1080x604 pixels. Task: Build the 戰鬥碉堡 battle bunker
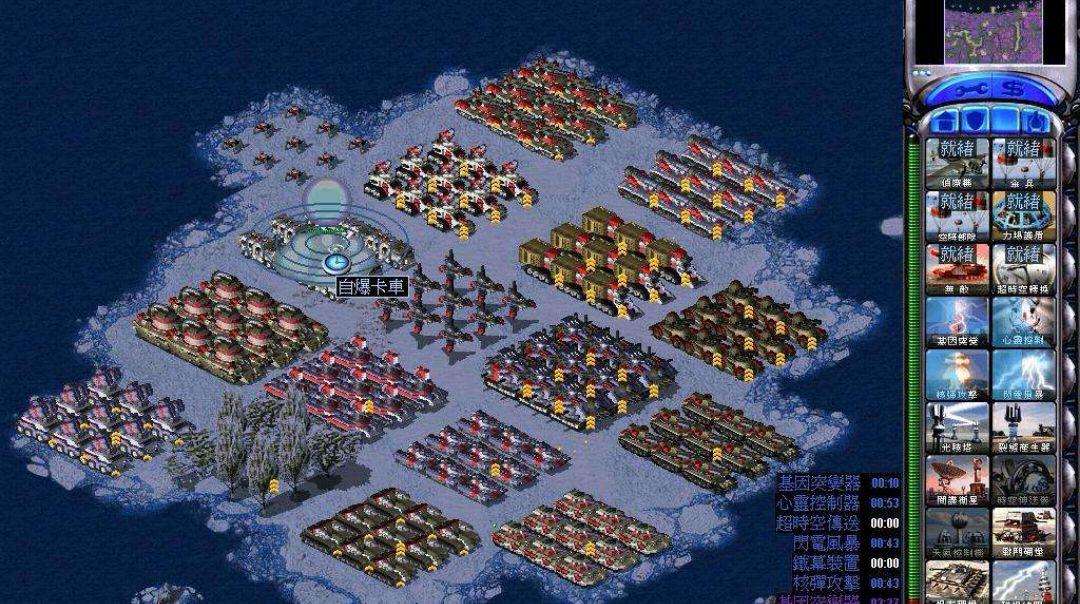click(x=1023, y=532)
